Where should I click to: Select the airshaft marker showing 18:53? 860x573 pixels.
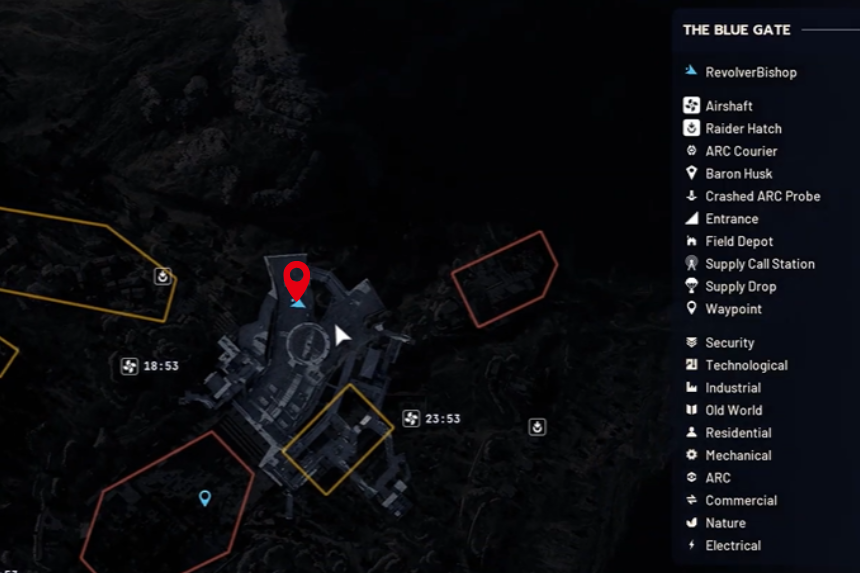129,366
